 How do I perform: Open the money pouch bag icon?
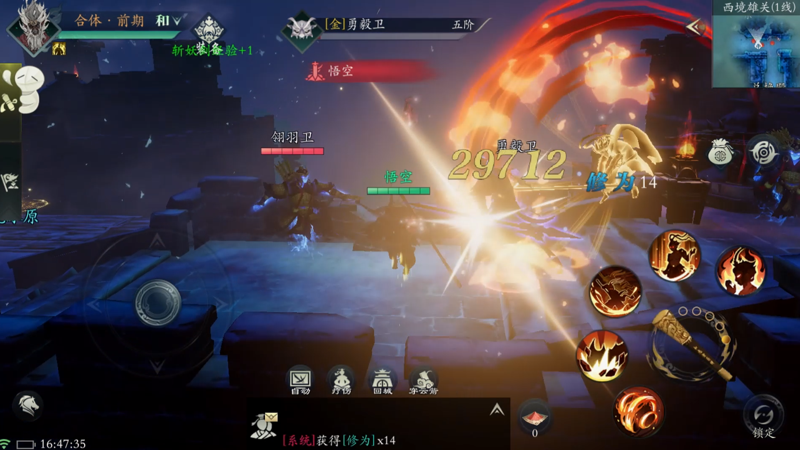tap(721, 152)
